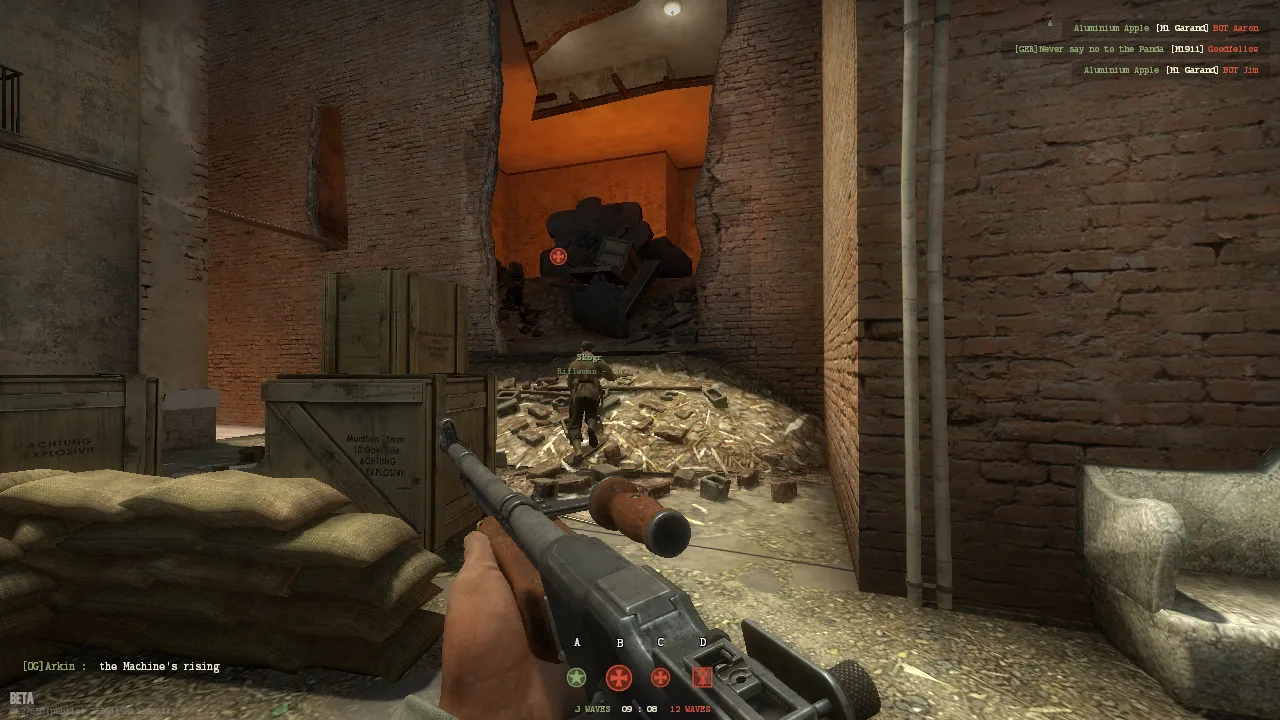Click the smaller iron cross icon for objective C

tap(660, 677)
